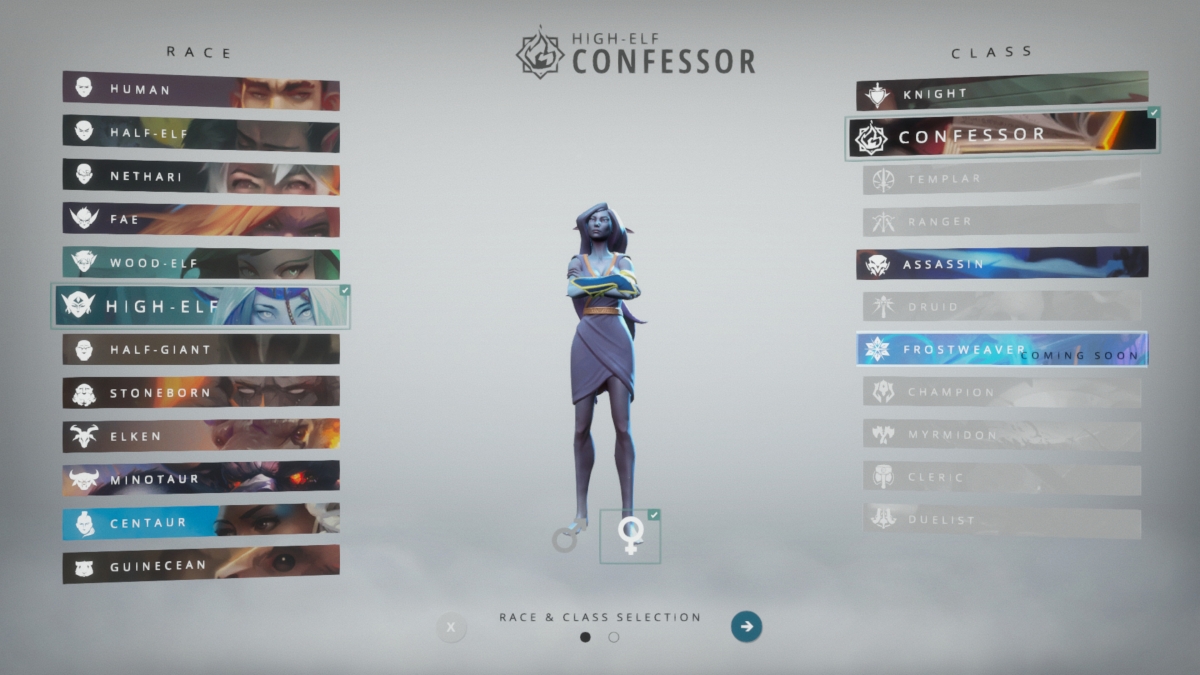Continue with the arrow next button

[x=746, y=627]
